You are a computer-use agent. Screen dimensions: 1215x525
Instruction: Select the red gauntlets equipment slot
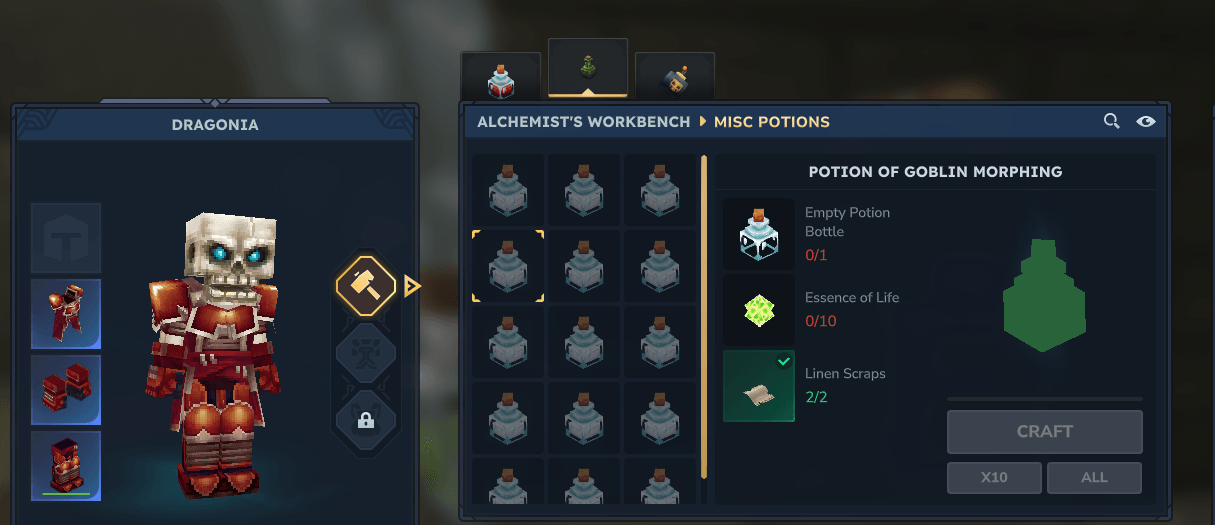(66, 390)
